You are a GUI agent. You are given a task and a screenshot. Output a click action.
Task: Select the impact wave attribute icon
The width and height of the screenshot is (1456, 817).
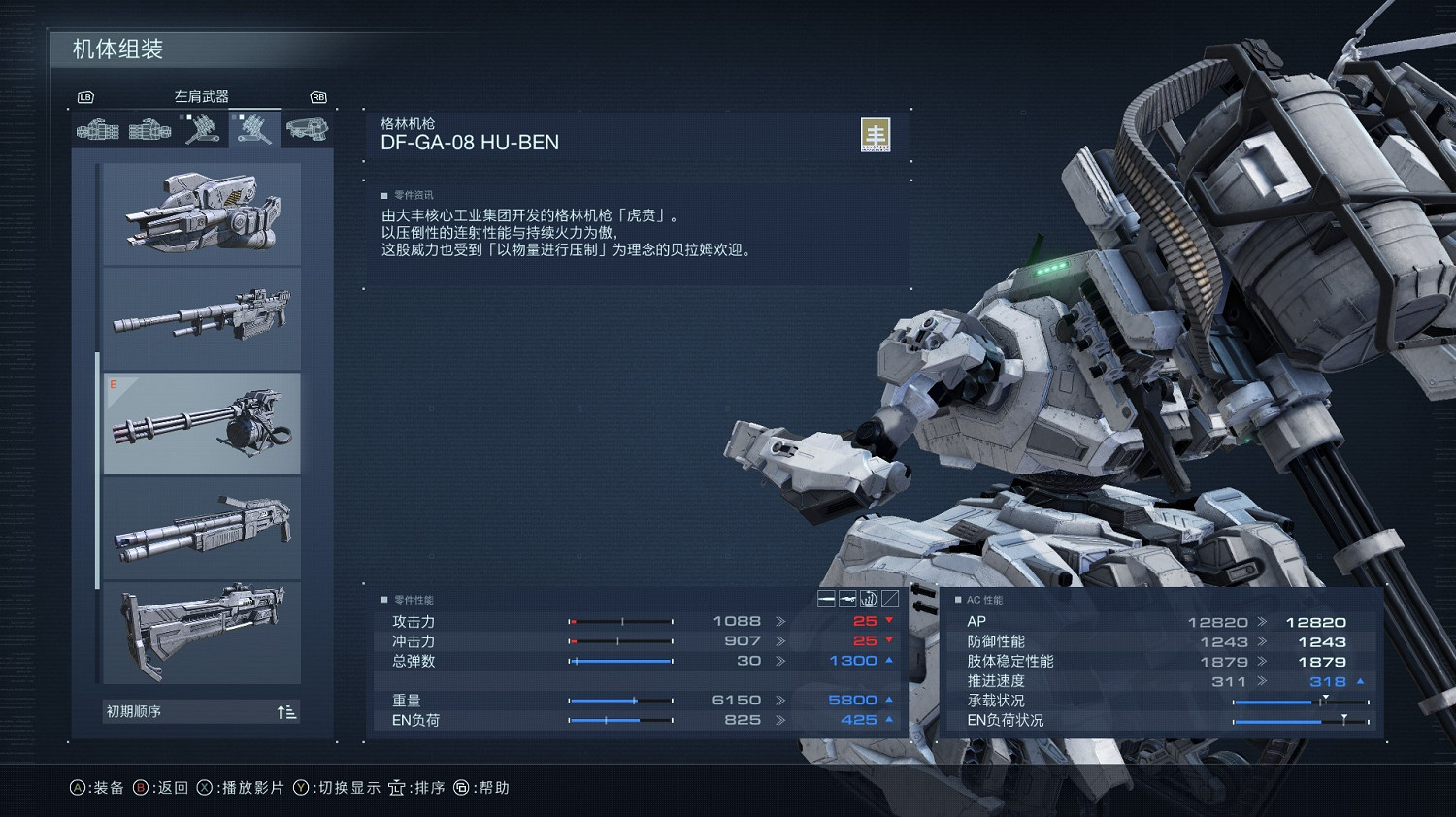click(x=868, y=600)
